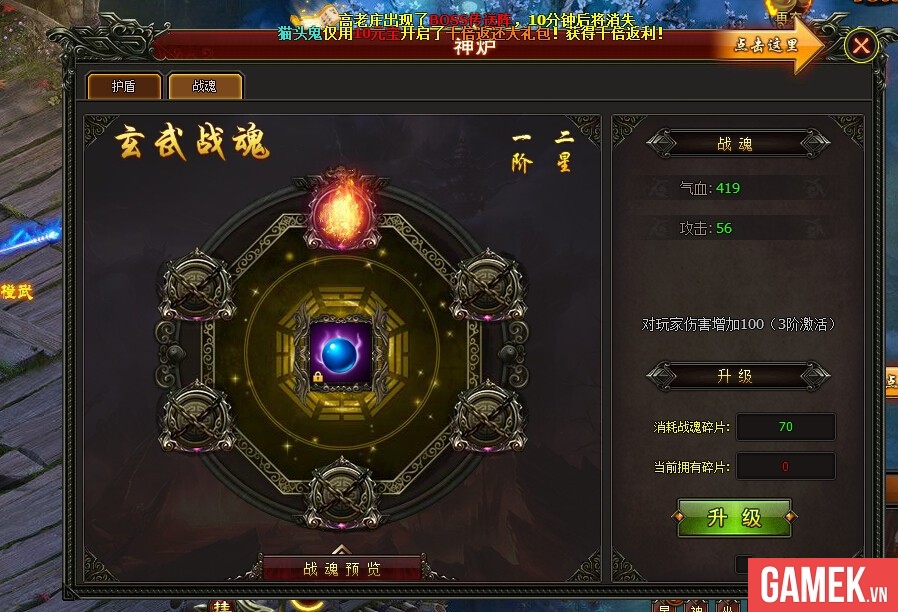Open the 战魂预览 preview panel
This screenshot has height=612, width=898.
[342, 568]
